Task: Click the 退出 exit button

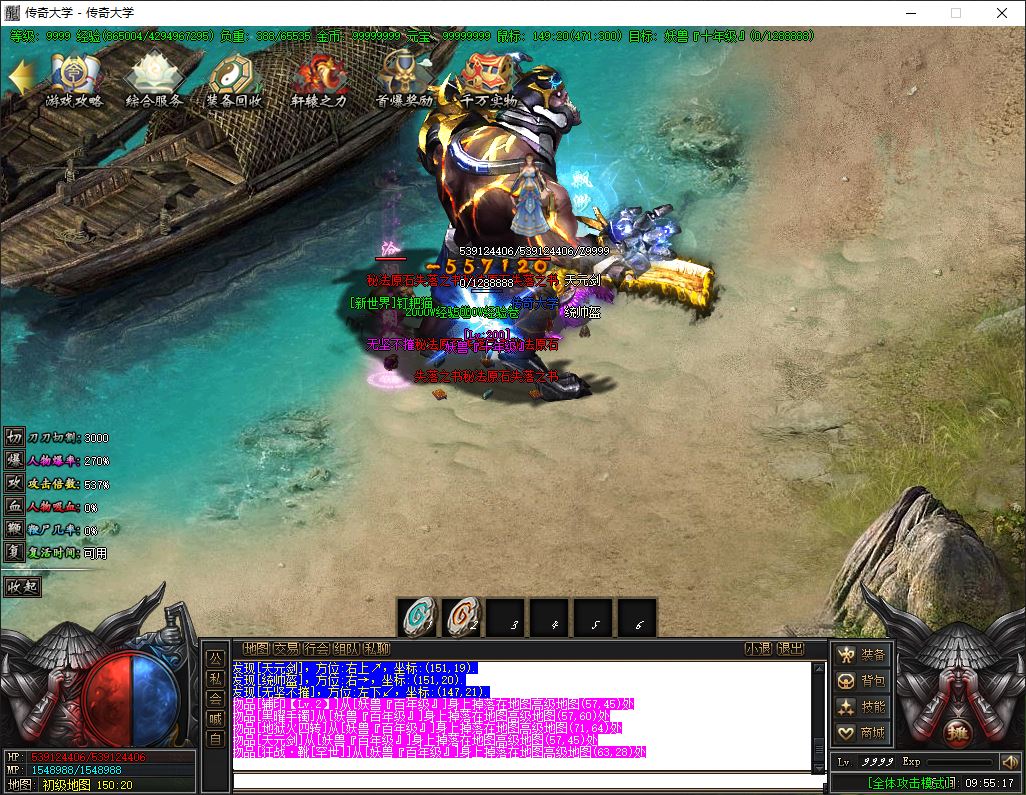Action: click(790, 648)
